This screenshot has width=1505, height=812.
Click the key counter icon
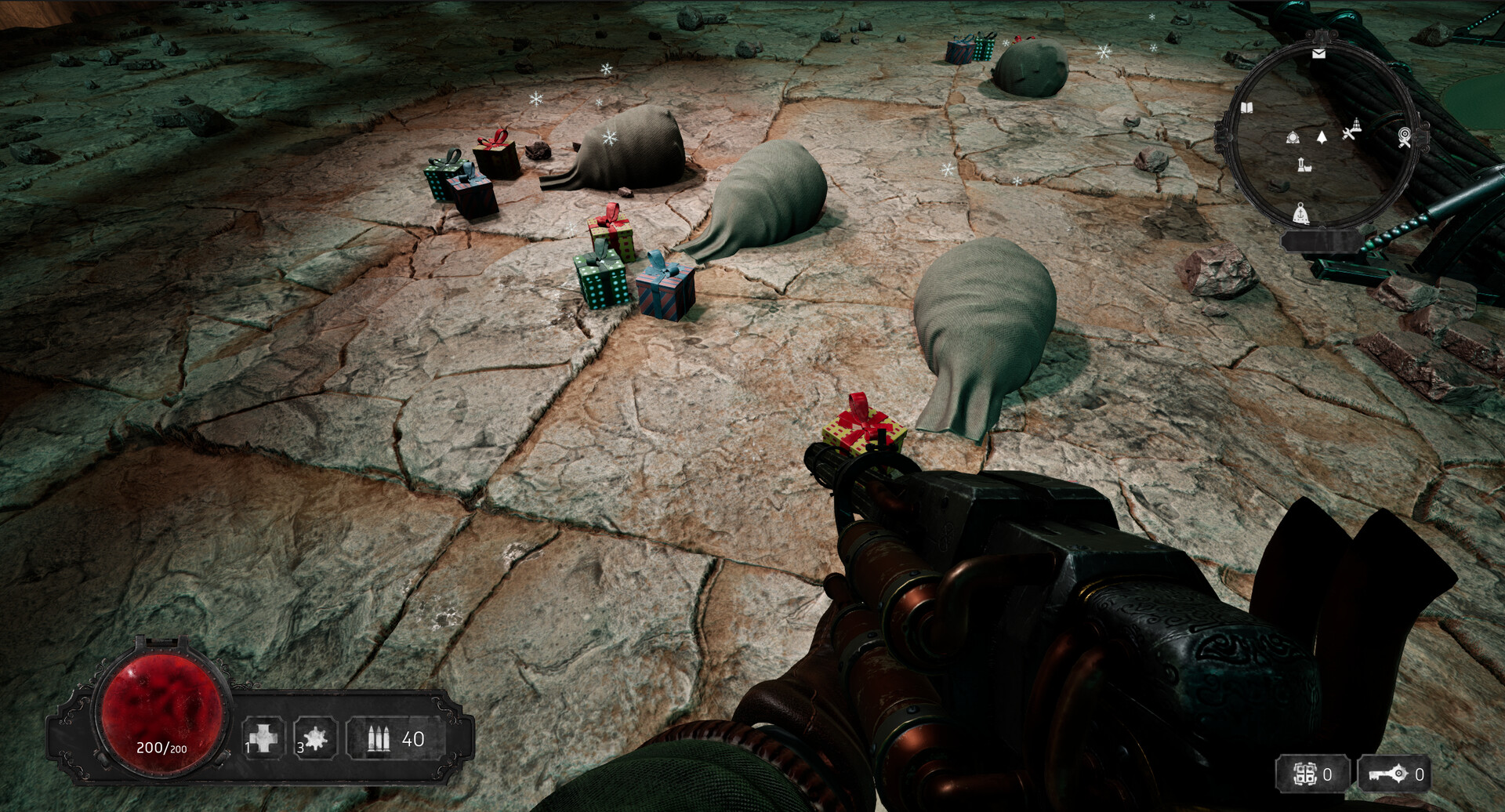tap(1388, 775)
